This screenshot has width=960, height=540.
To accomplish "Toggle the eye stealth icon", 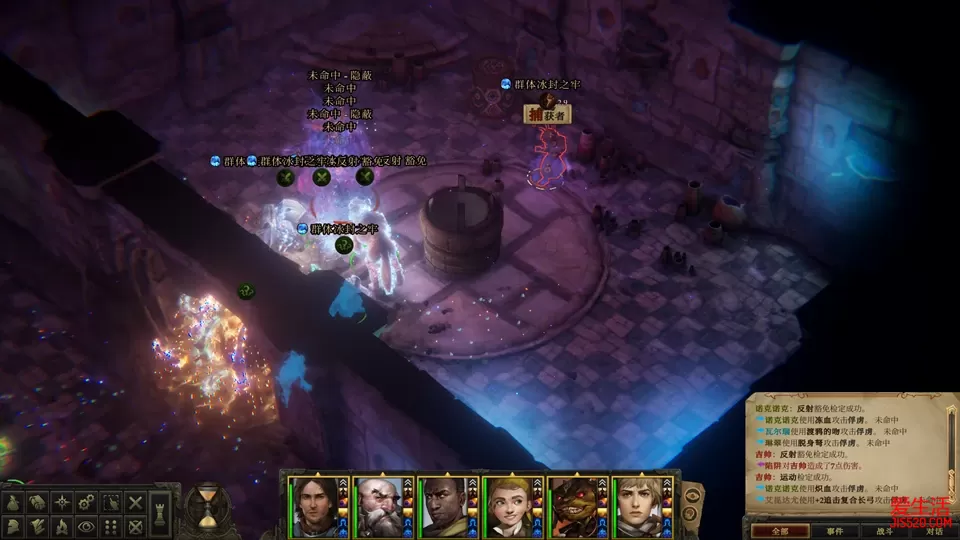I will coord(86,526).
